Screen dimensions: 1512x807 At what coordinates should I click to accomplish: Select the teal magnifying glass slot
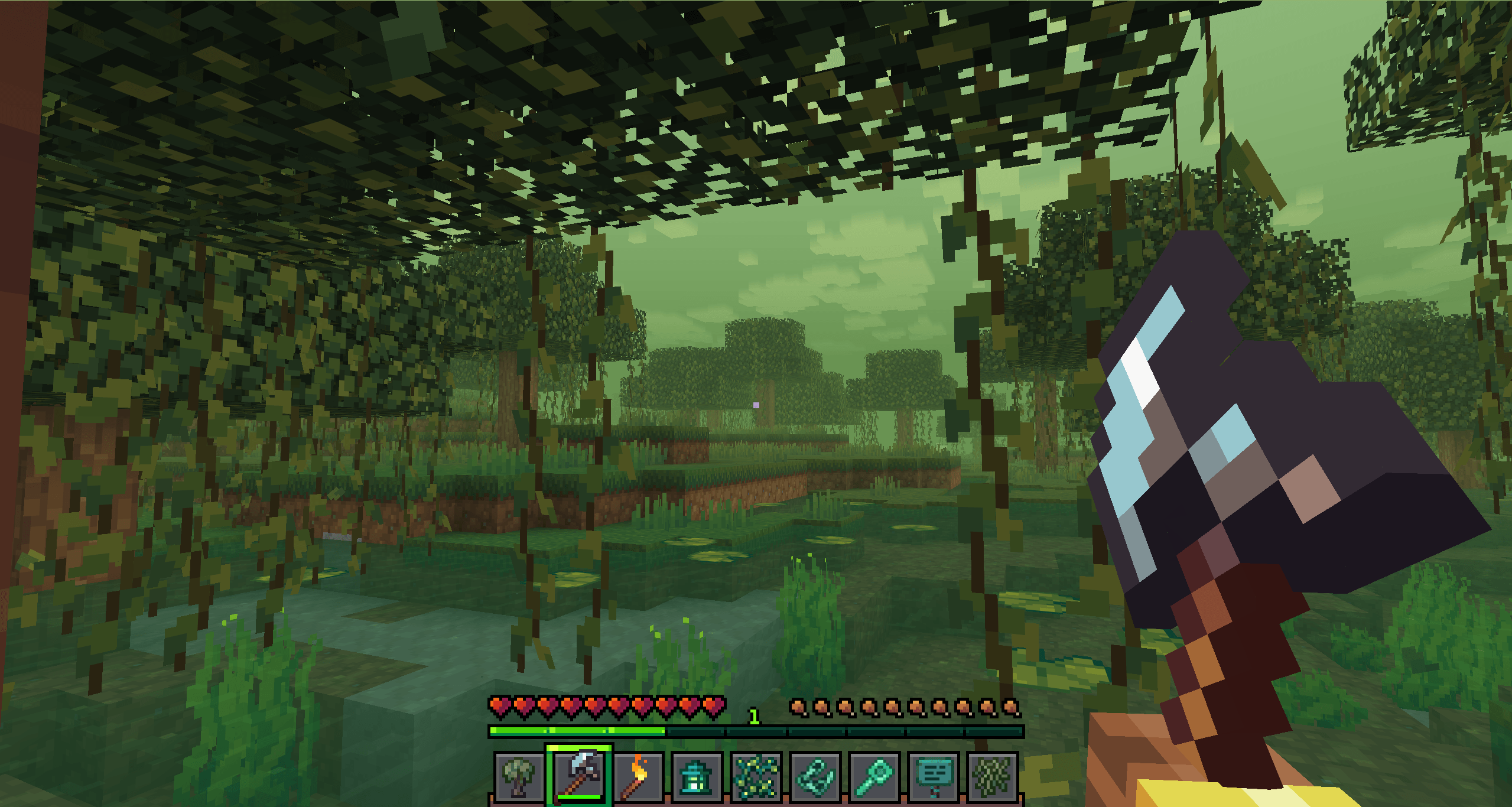pos(874,777)
